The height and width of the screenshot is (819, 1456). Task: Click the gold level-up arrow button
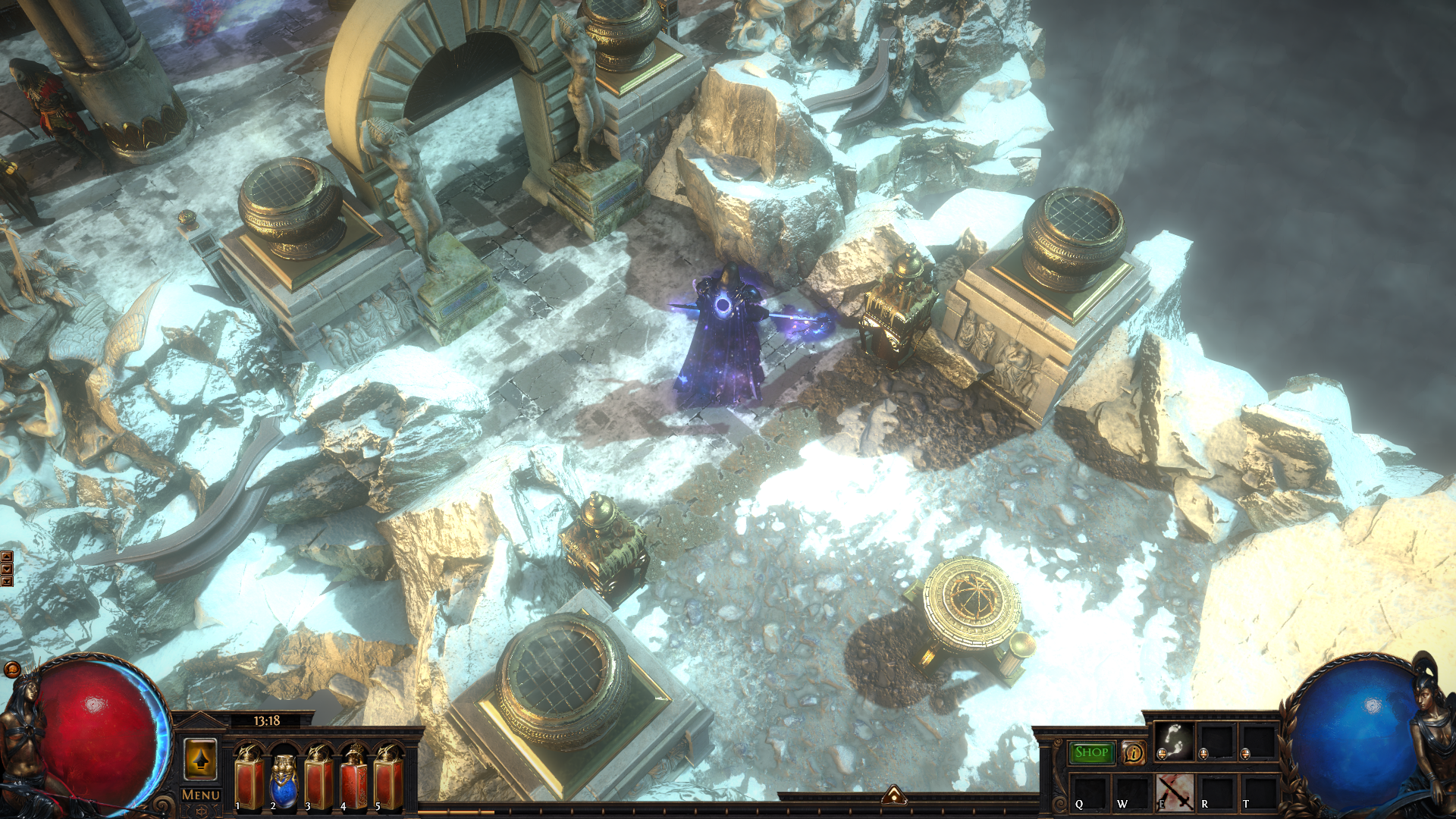(x=201, y=759)
